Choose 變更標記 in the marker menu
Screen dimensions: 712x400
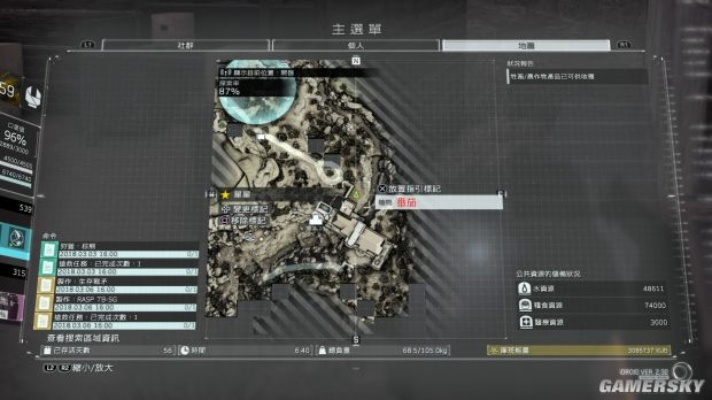pos(256,207)
